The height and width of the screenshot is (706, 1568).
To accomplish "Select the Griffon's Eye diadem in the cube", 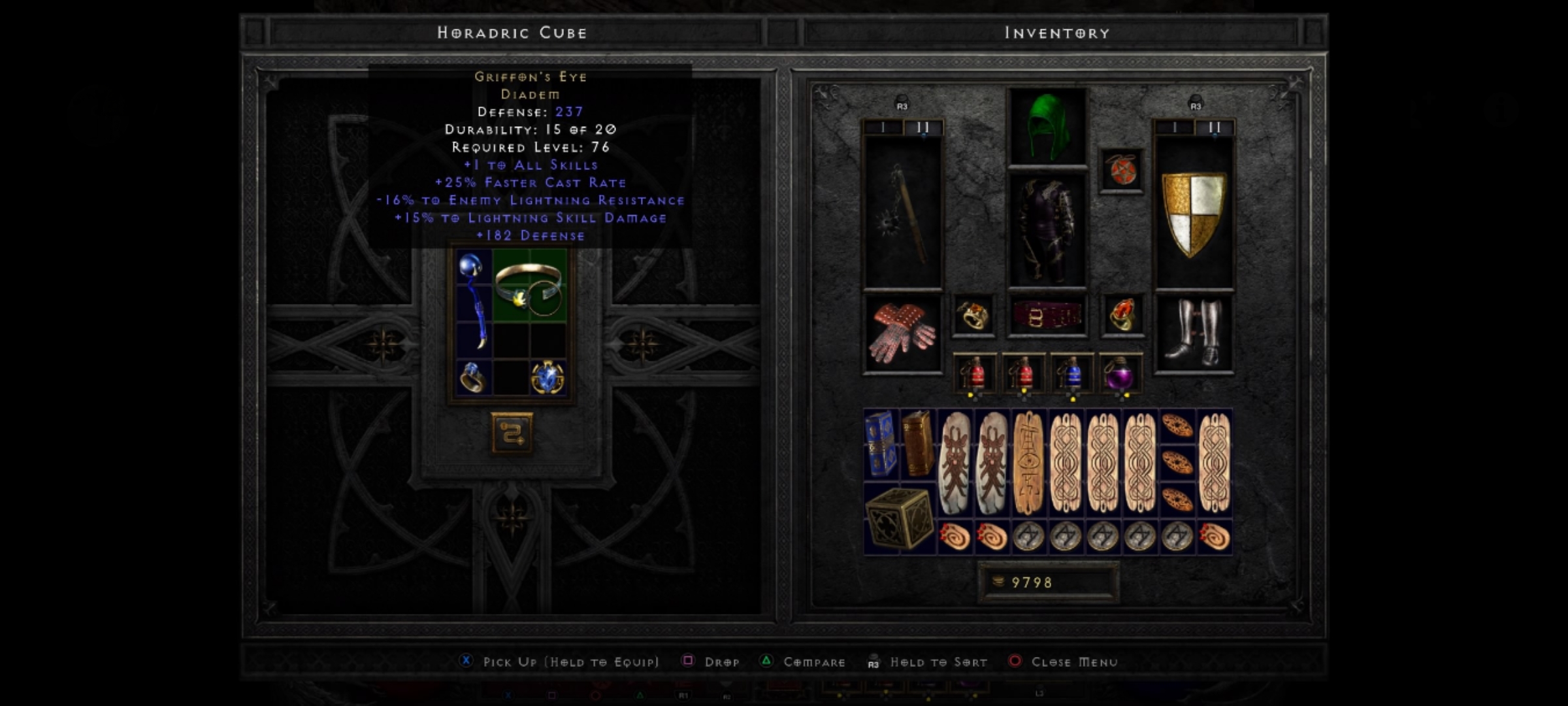I will (529, 286).
